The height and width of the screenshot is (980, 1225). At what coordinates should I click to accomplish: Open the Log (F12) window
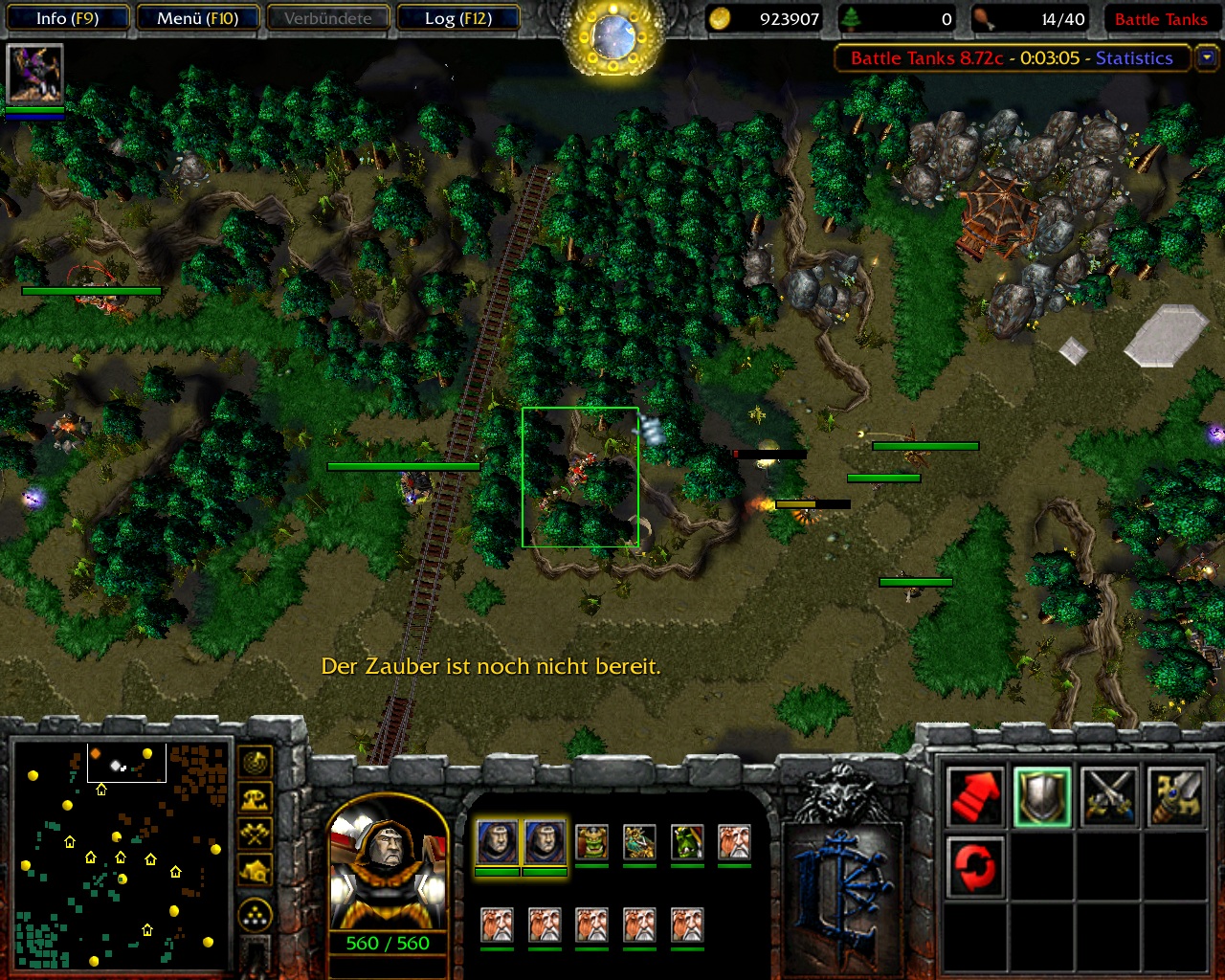pos(457,18)
